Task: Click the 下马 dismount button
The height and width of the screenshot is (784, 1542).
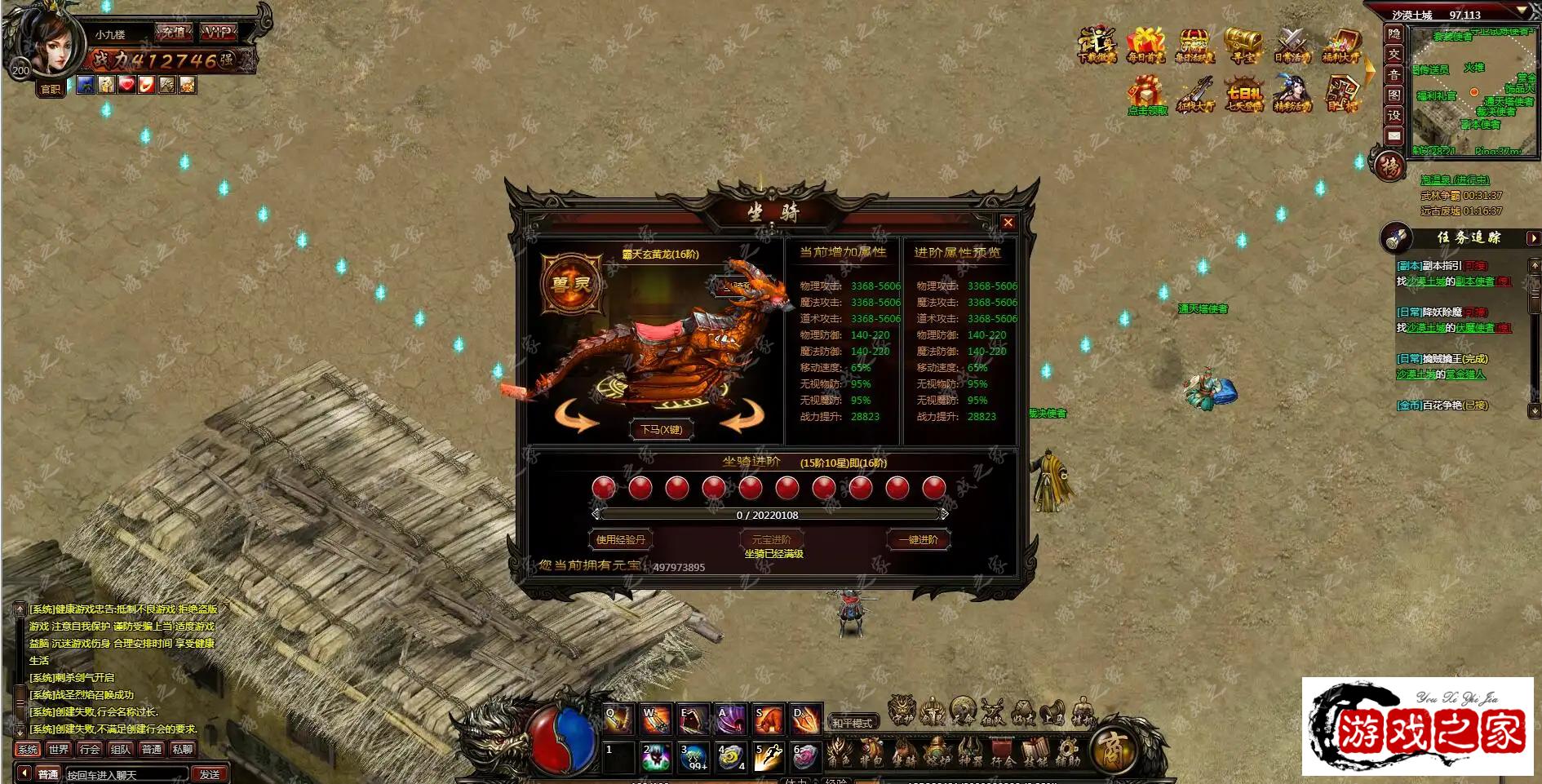Action: 661,430
